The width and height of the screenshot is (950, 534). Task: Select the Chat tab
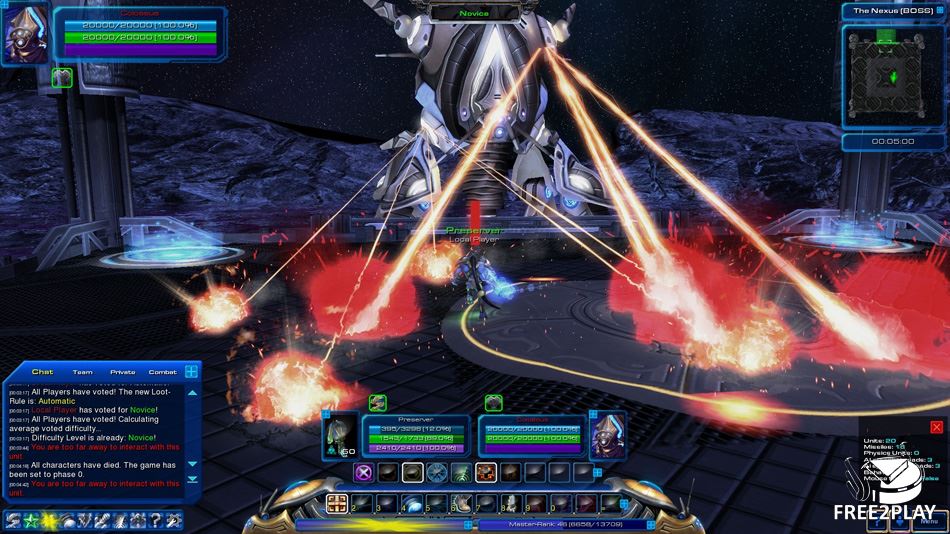[x=42, y=372]
